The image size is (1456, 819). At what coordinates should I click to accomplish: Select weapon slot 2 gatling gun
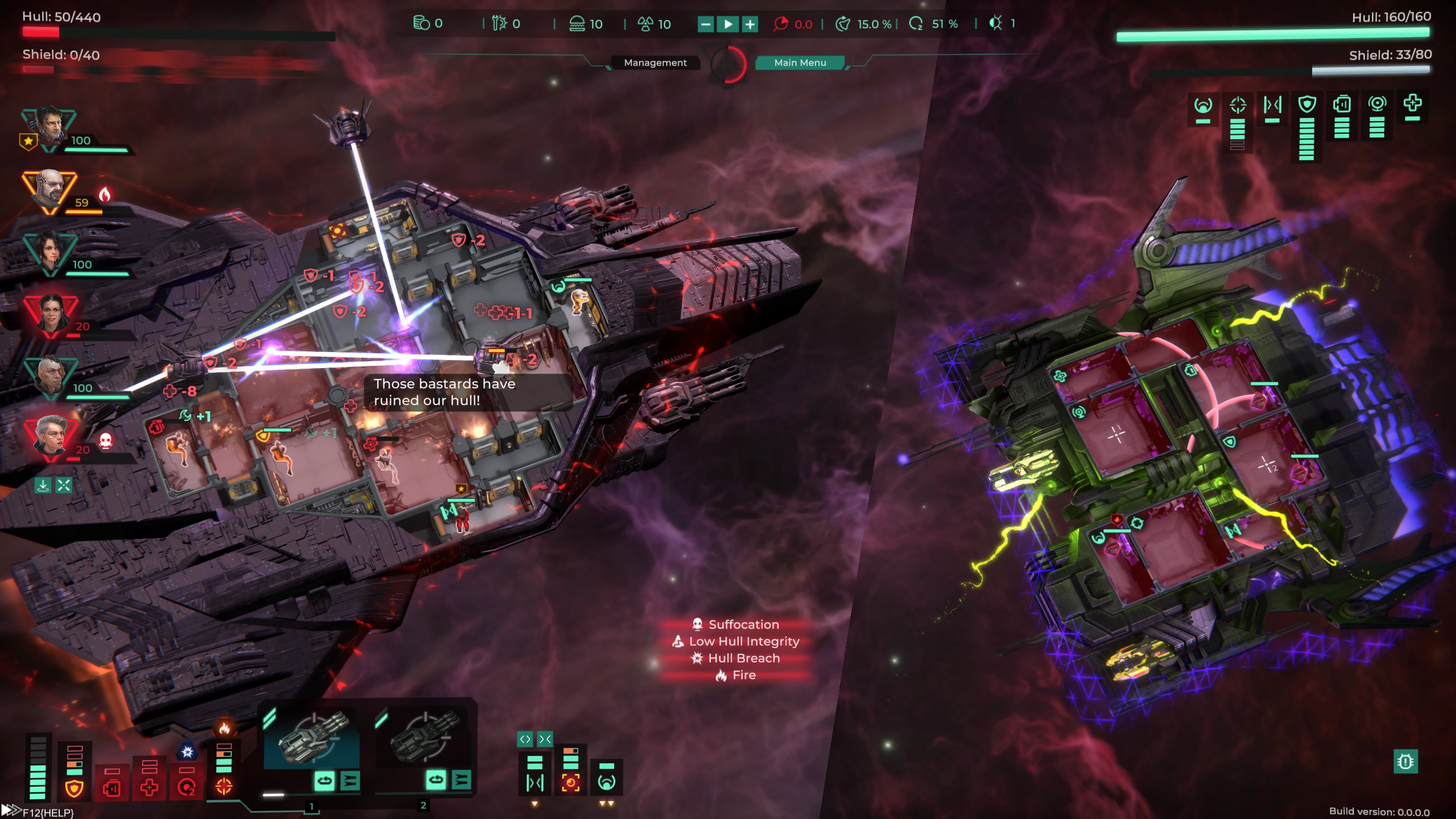pyautogui.click(x=424, y=738)
